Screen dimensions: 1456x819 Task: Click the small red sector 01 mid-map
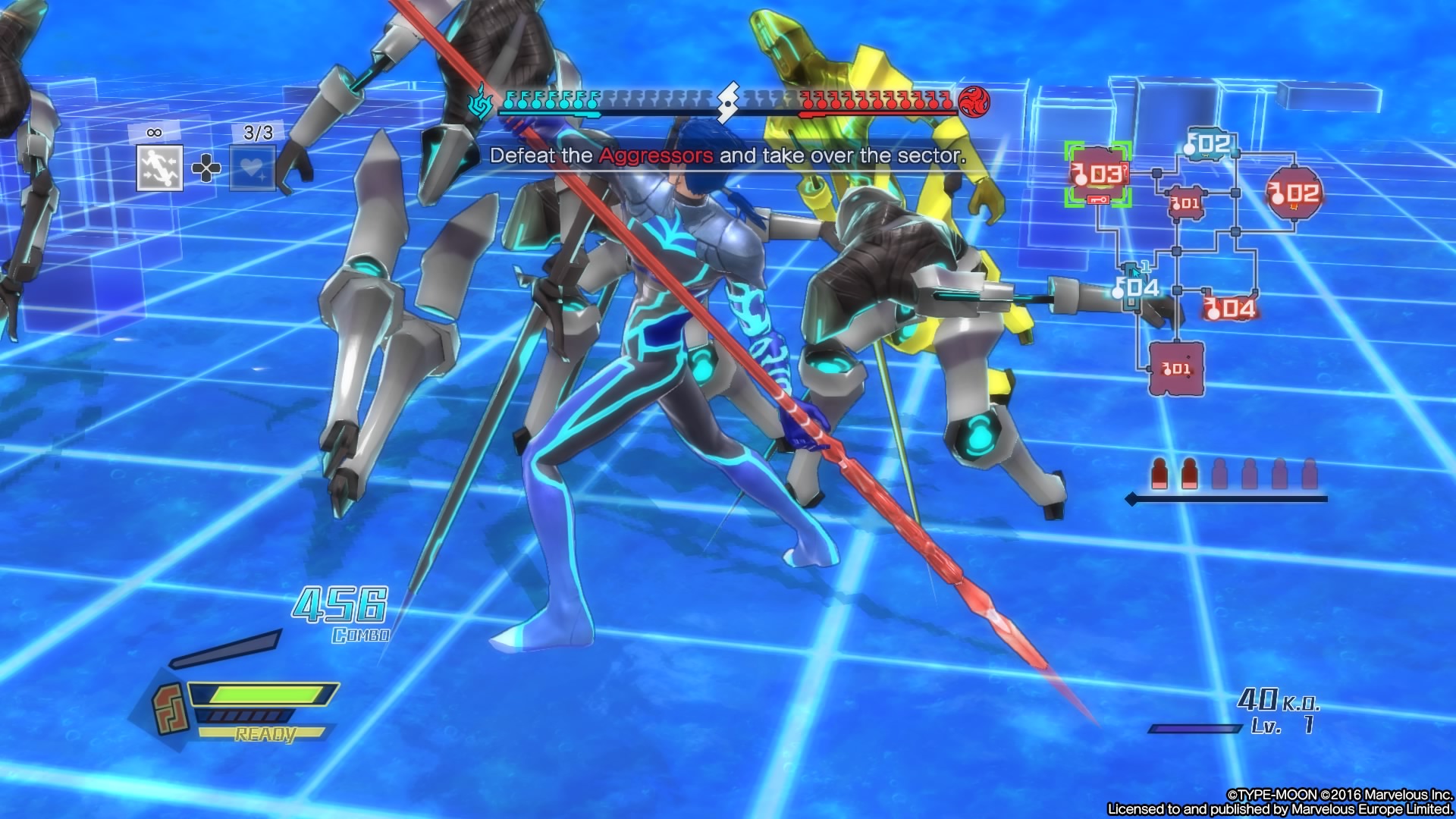coord(1185,202)
